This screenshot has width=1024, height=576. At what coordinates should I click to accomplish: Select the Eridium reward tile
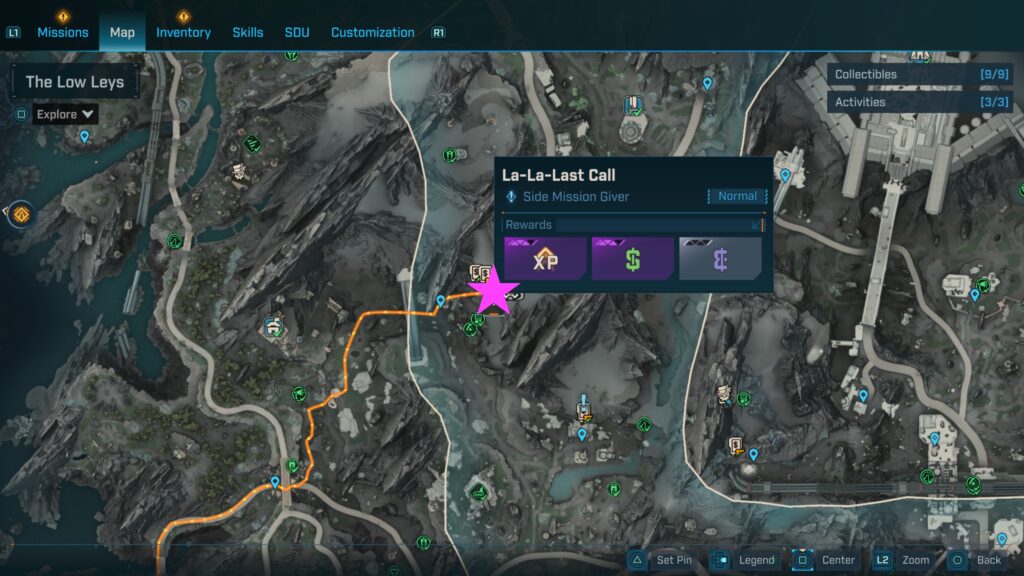(x=720, y=259)
